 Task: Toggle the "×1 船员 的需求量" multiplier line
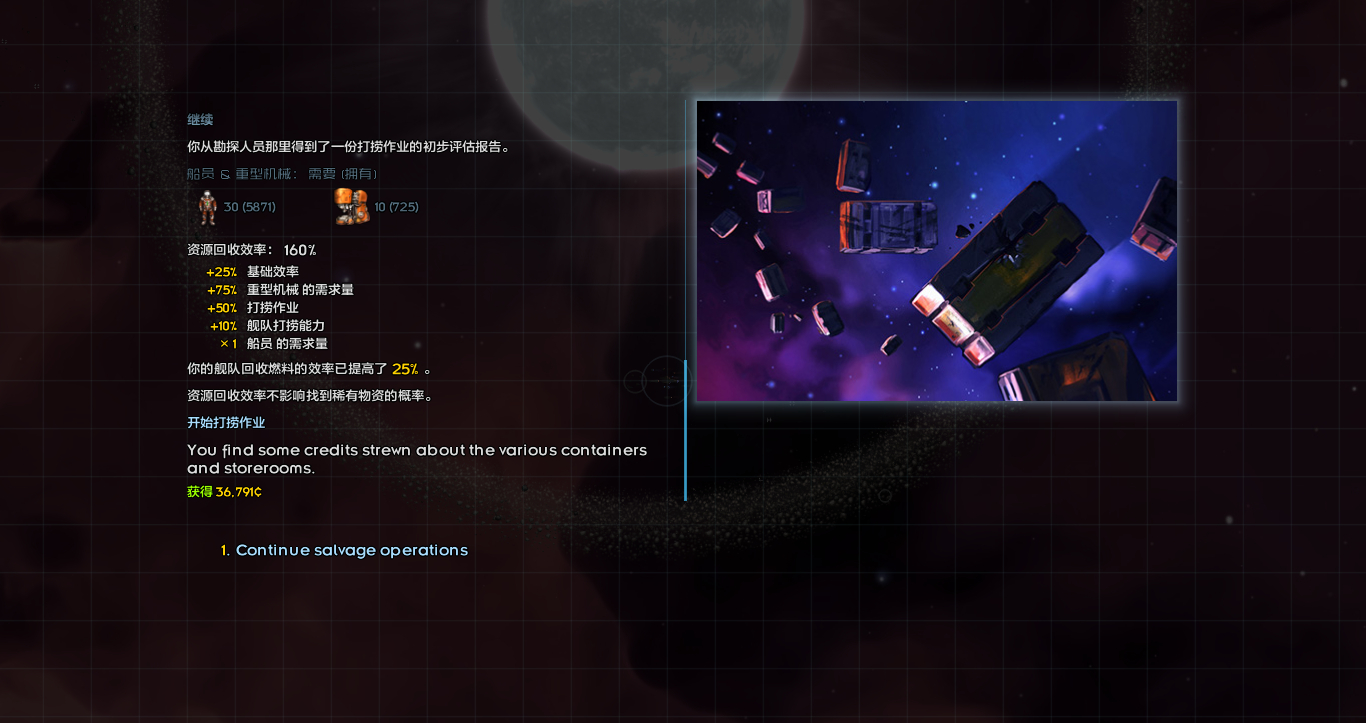[277, 343]
